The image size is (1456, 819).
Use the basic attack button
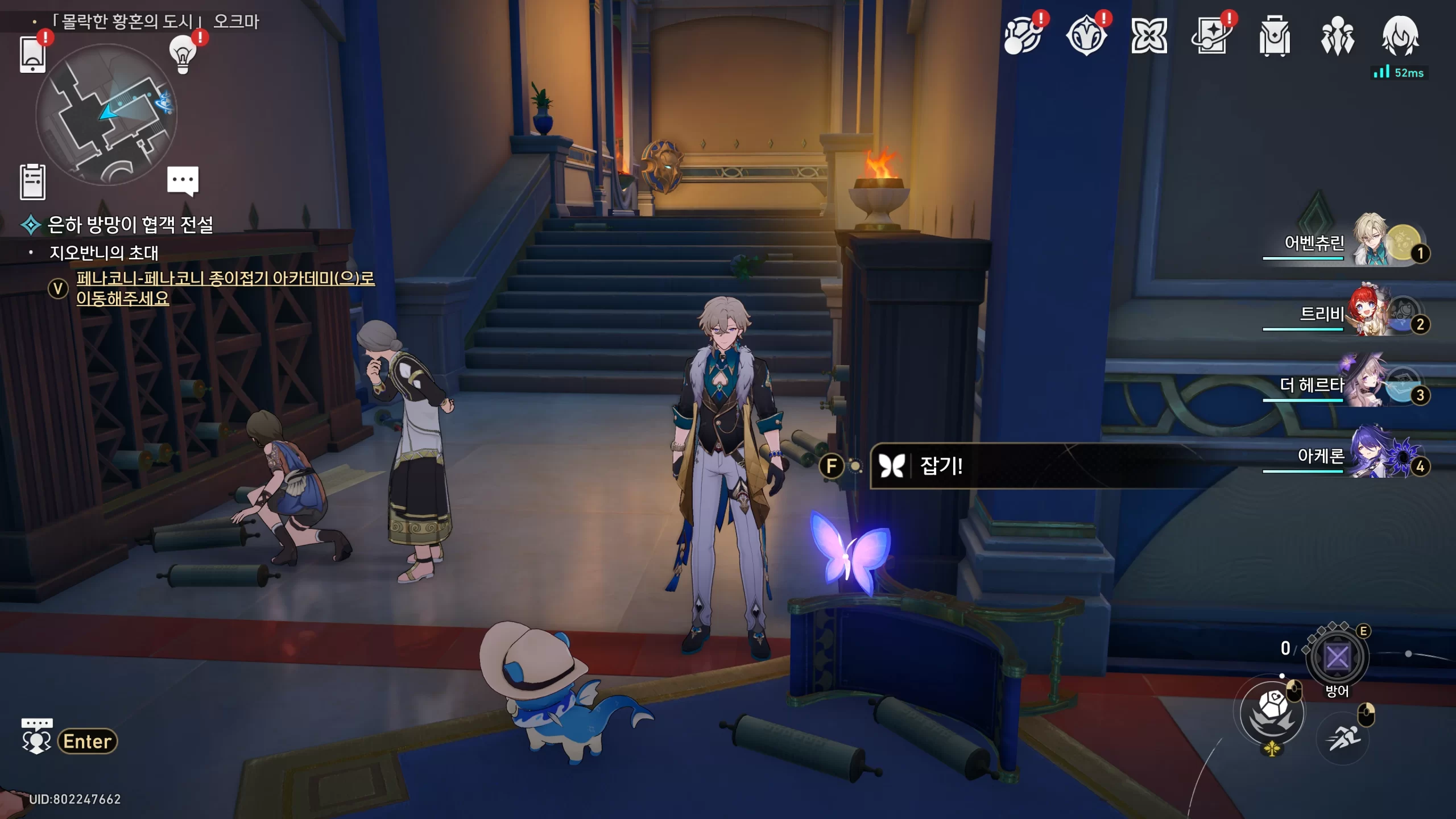pyautogui.click(x=1273, y=712)
